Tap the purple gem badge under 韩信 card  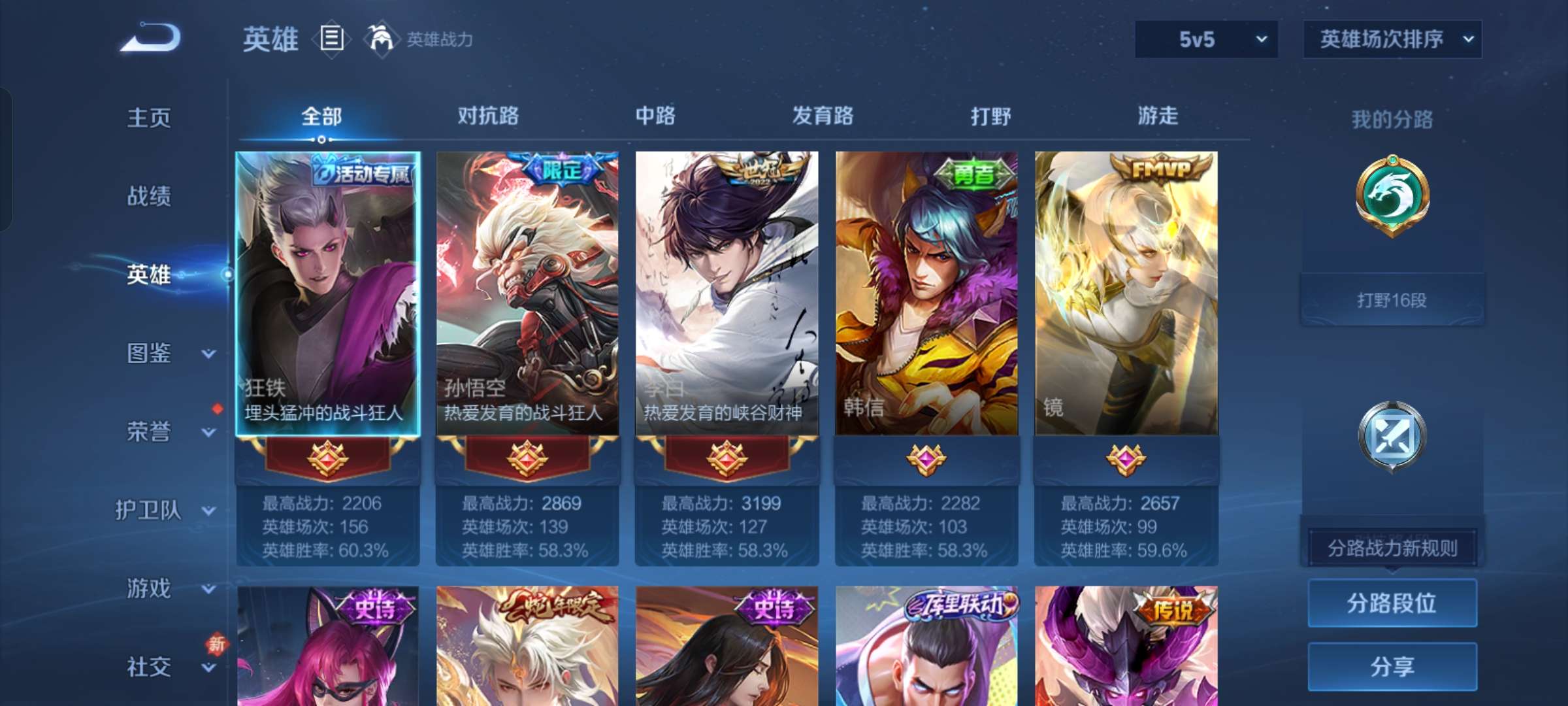tap(926, 460)
